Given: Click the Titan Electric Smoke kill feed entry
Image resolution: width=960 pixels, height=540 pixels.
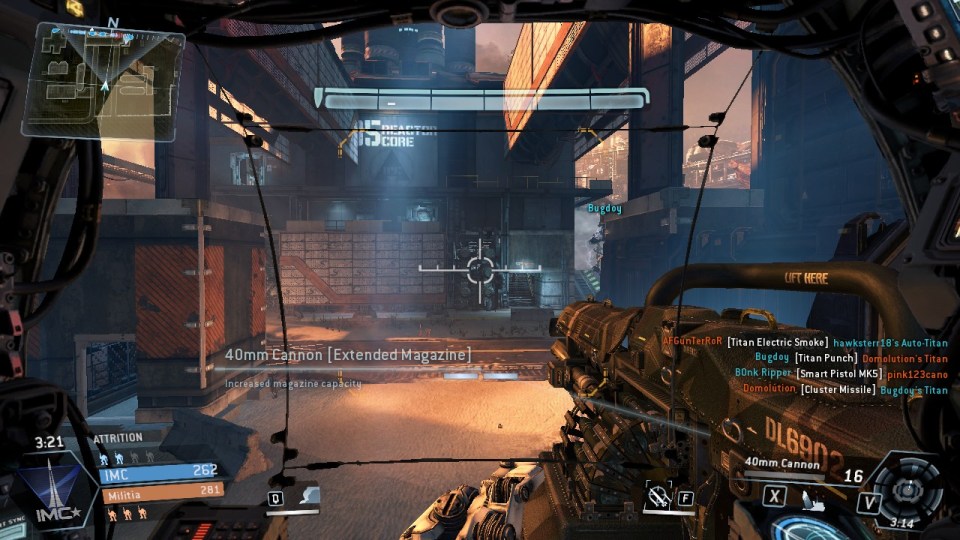Looking at the screenshot, I should click(777, 342).
